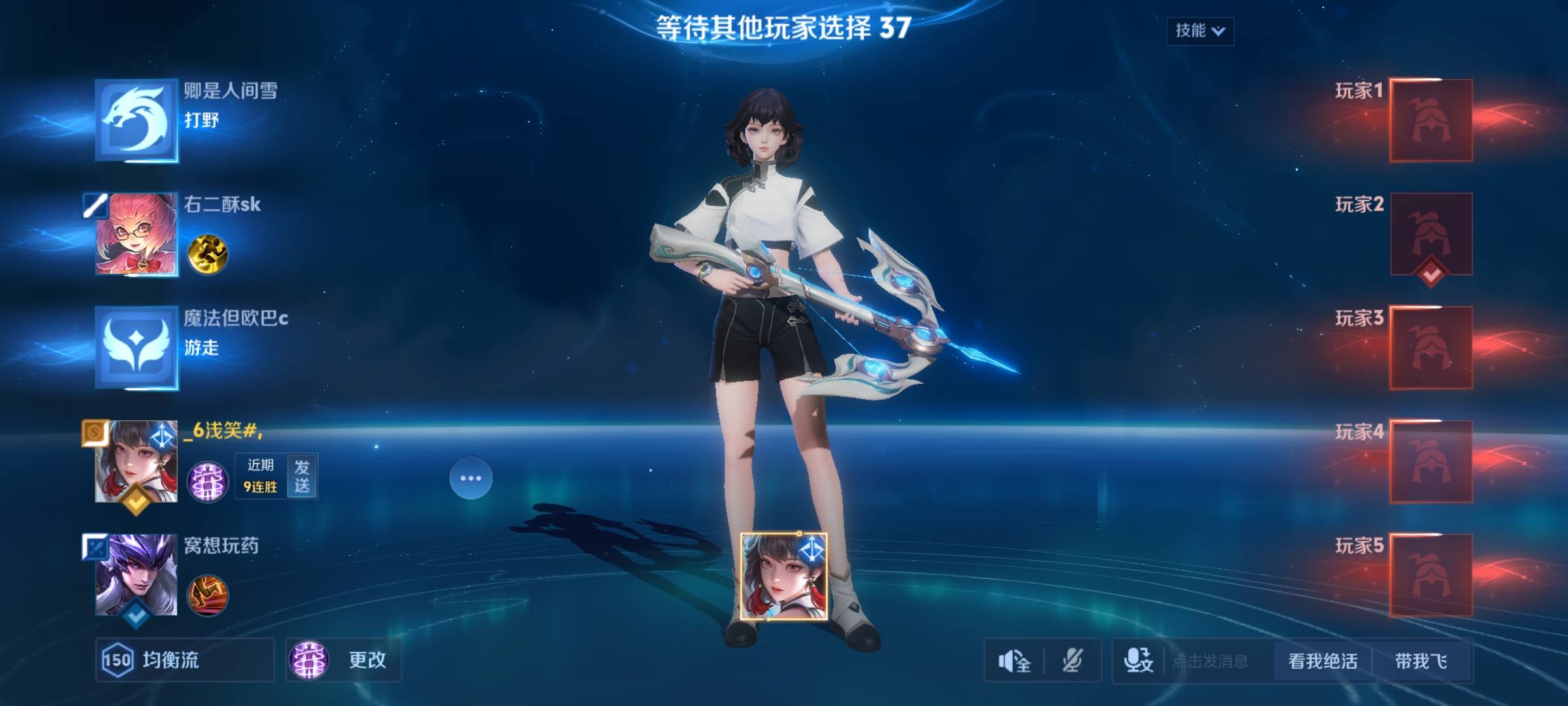Open the 技能 dropdown
This screenshot has height=706, width=1568.
pyautogui.click(x=1200, y=31)
